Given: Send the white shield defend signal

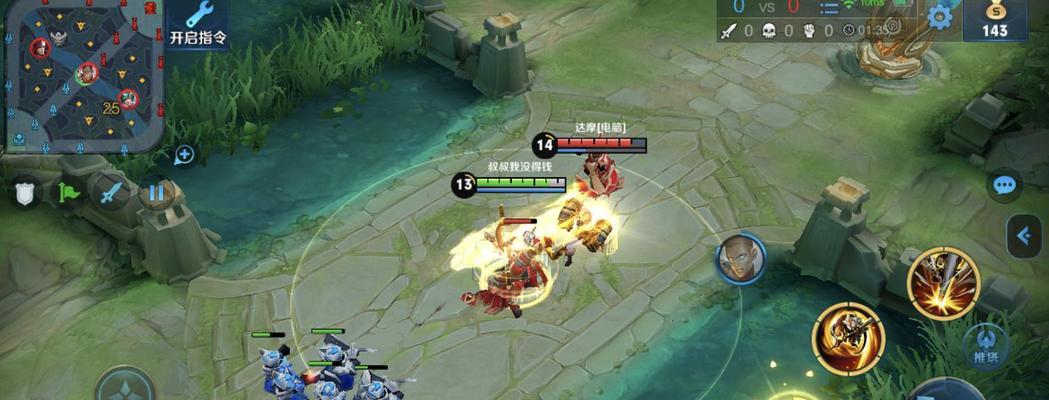Looking at the screenshot, I should coord(24,192).
